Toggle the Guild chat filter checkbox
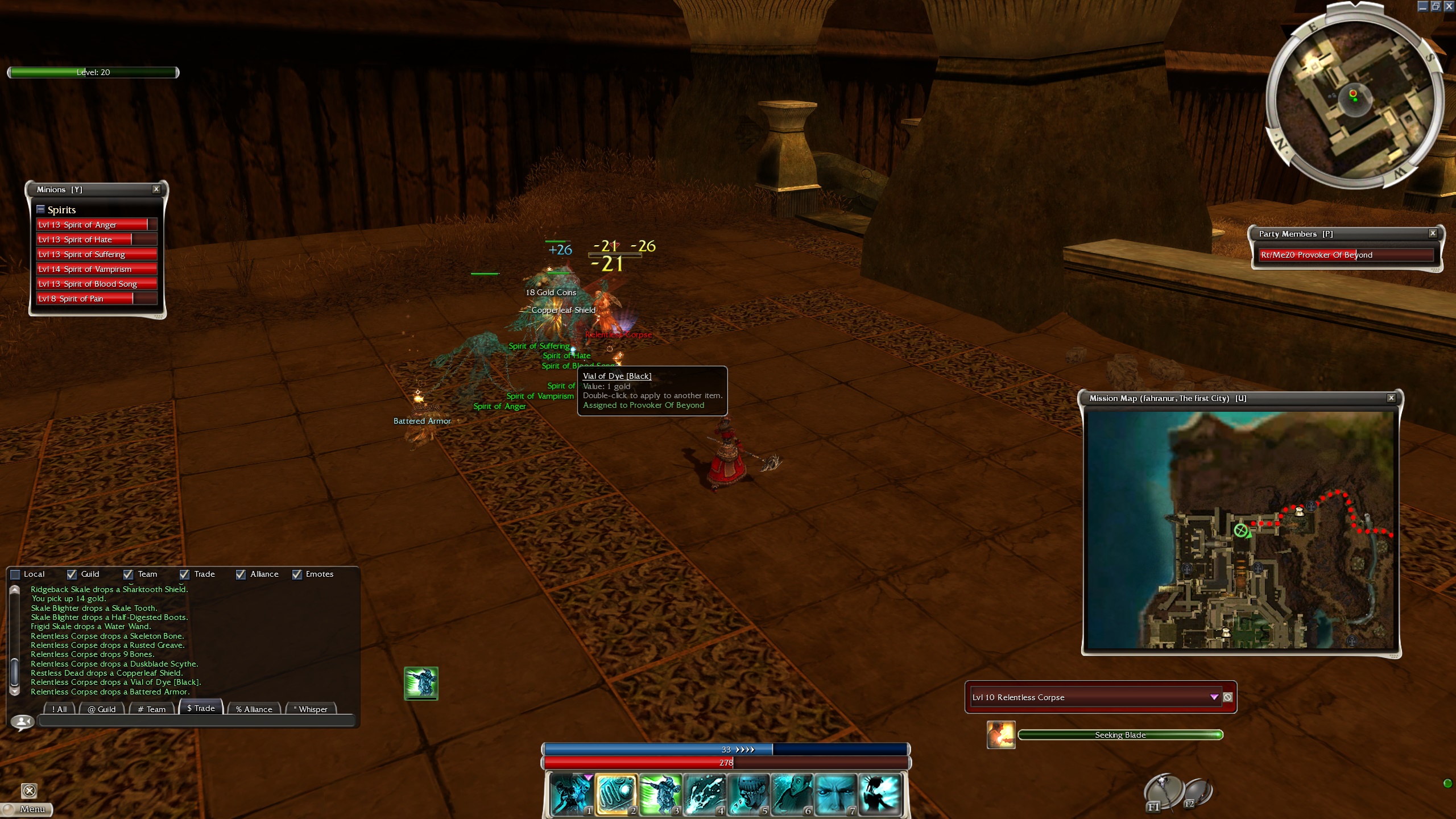The height and width of the screenshot is (819, 1456). [x=72, y=574]
